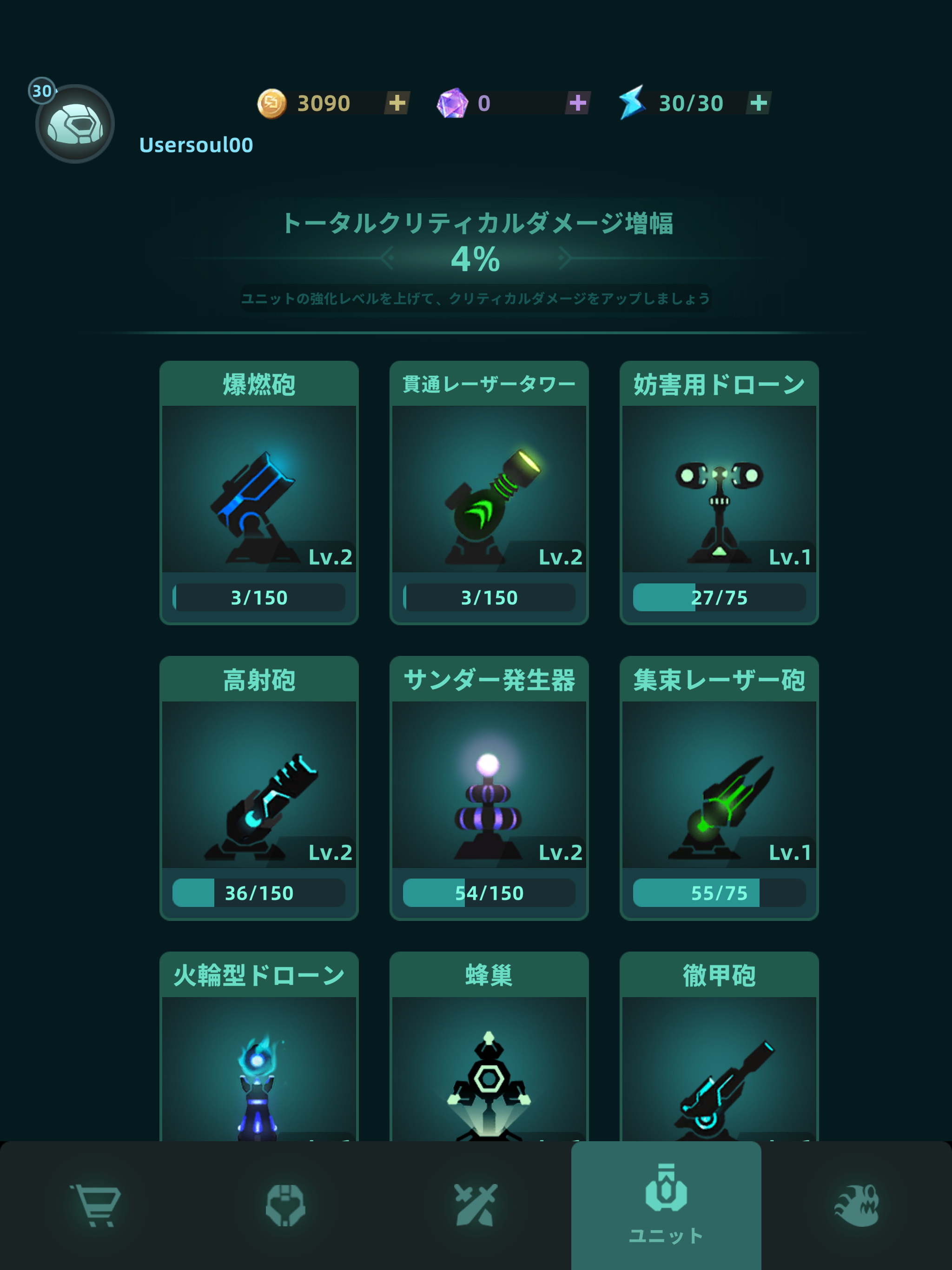Switch to the ユニット tab

click(666, 1200)
